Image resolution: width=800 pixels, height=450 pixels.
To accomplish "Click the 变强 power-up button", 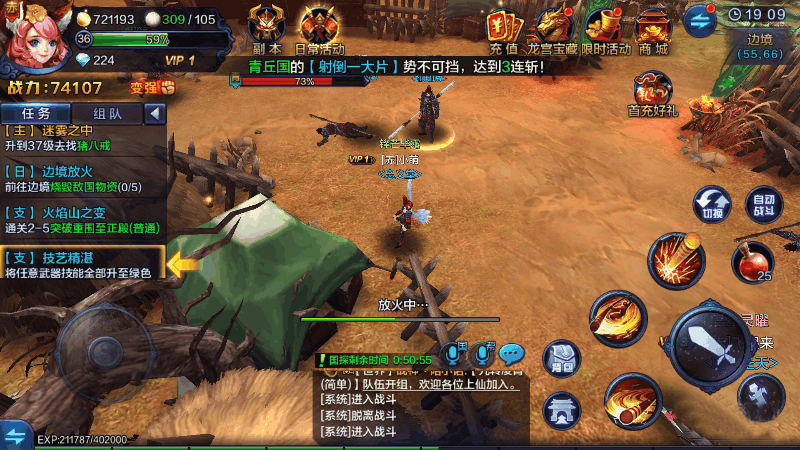I will coord(152,87).
